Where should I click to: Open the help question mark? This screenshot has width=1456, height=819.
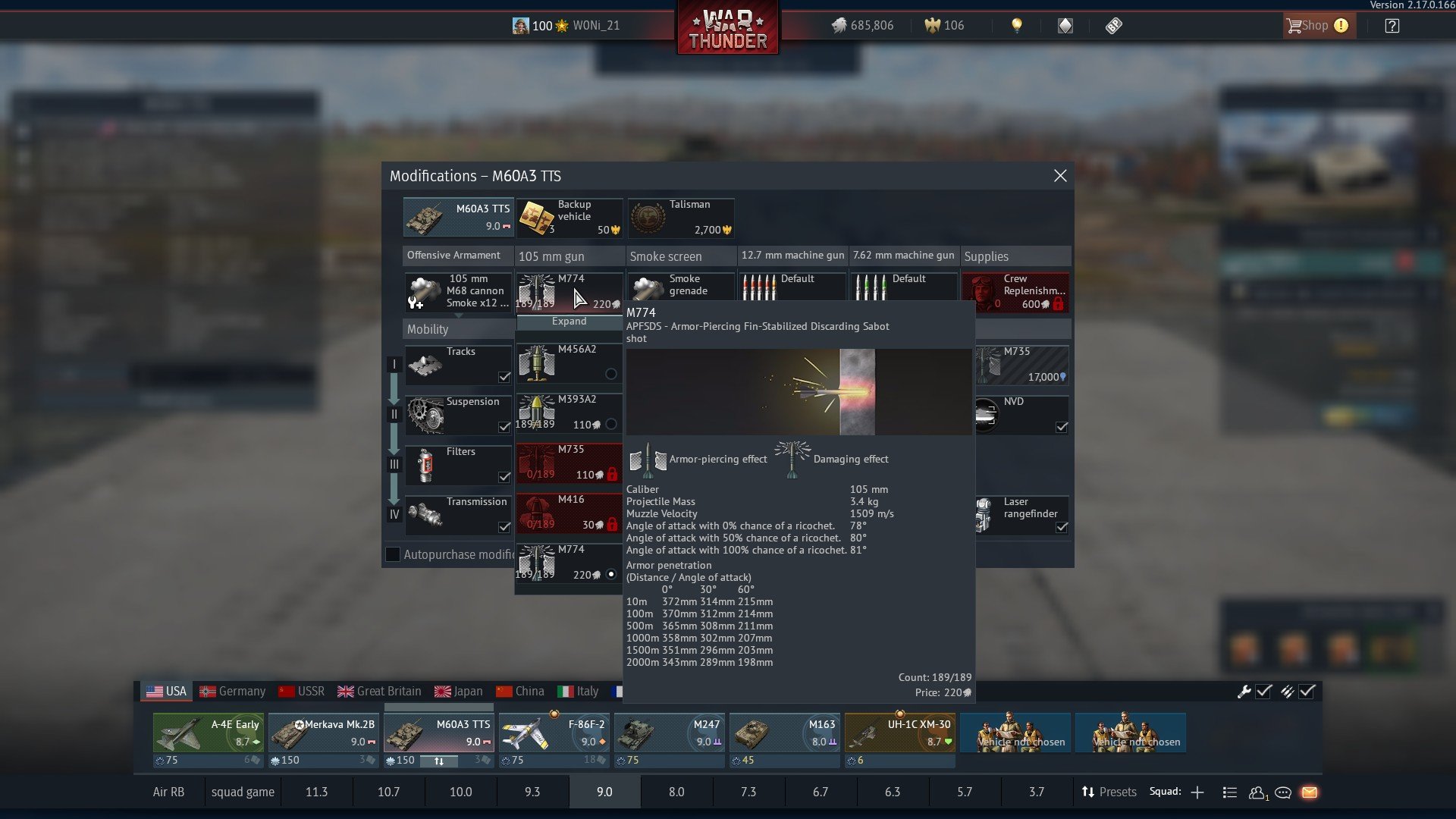pos(1392,26)
